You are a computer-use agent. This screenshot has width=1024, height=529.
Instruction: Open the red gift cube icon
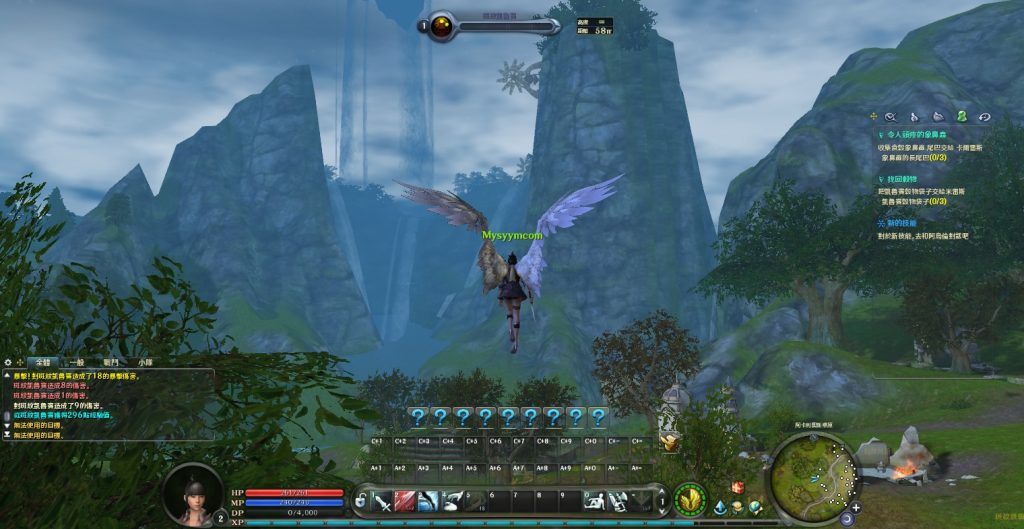(x=738, y=487)
